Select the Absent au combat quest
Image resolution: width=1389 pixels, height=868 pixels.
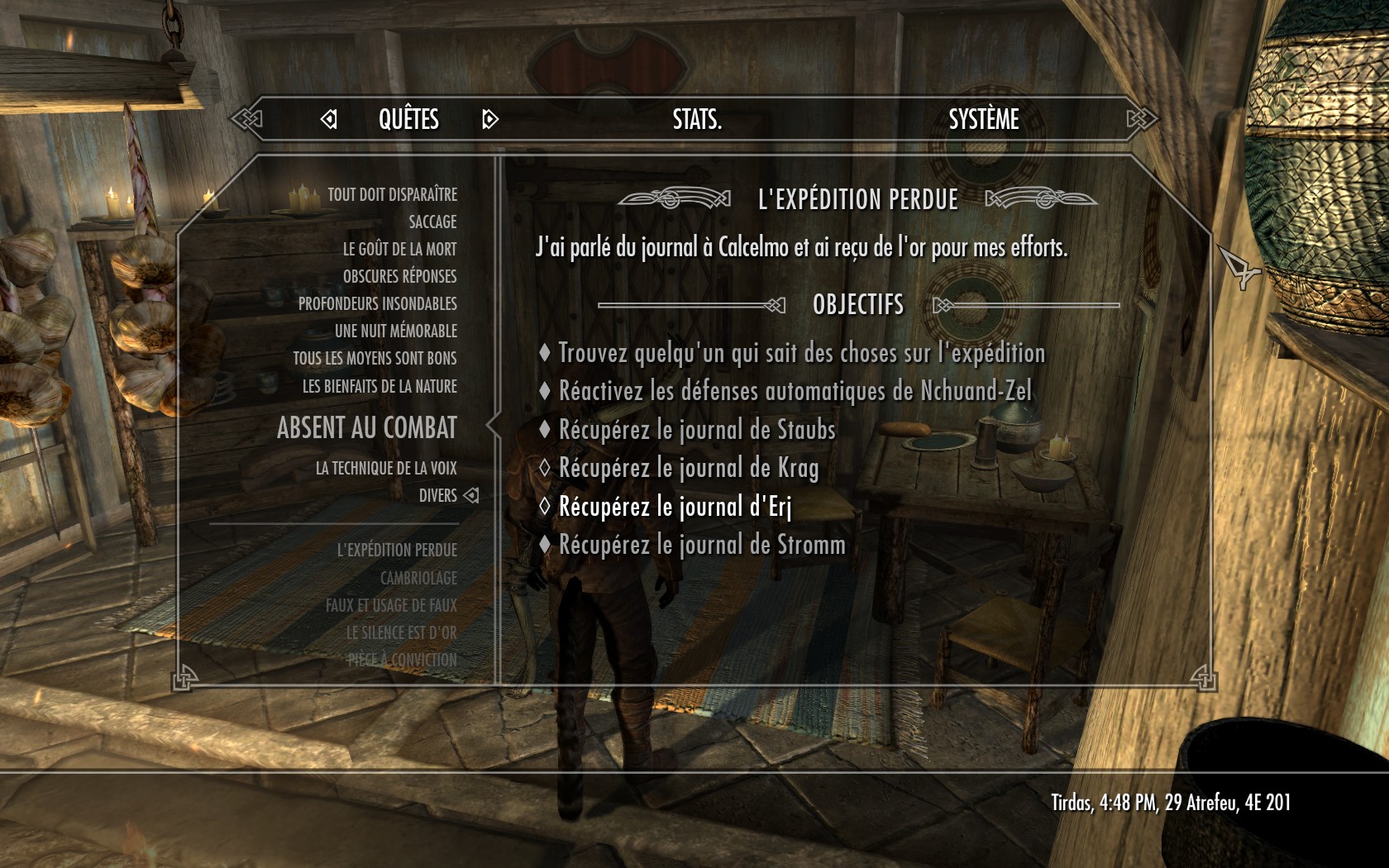[366, 428]
